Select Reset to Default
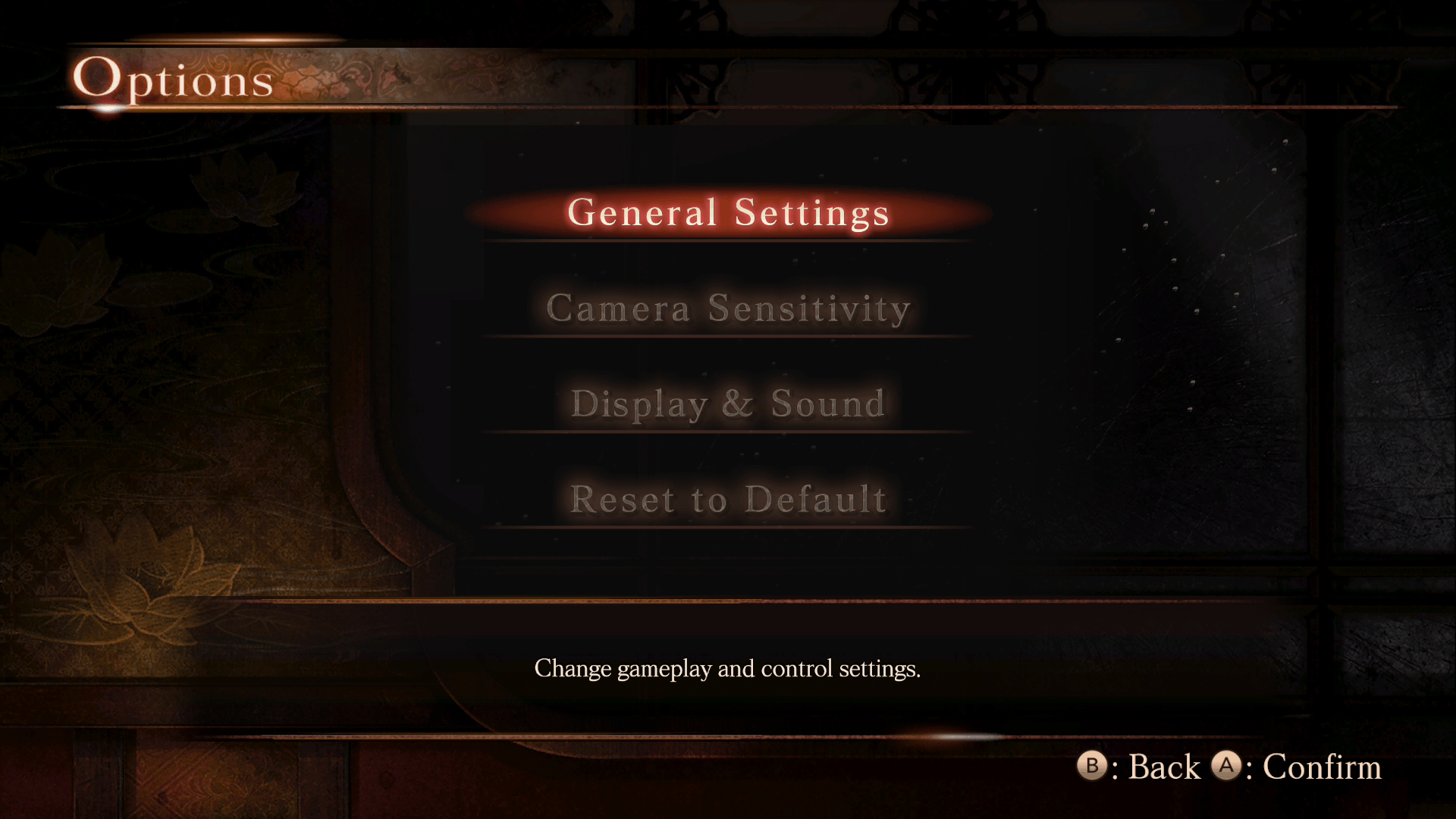Image resolution: width=1456 pixels, height=819 pixels. tap(728, 499)
